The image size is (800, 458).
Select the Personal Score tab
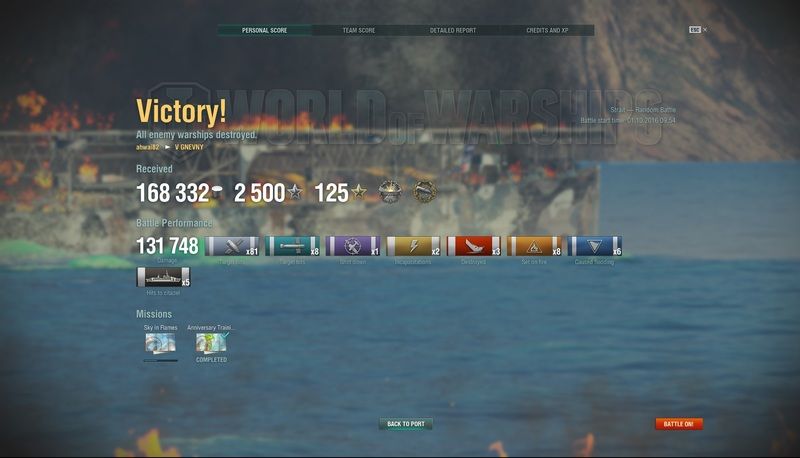pos(264,30)
